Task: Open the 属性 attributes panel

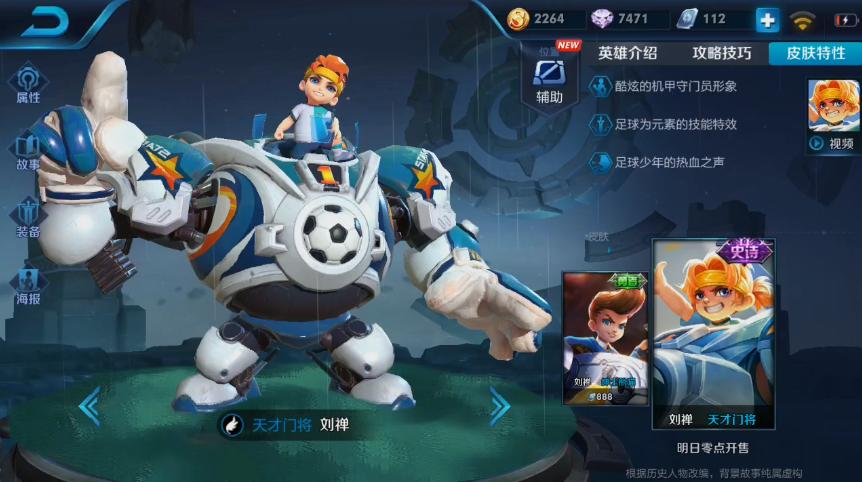Action: [27, 84]
